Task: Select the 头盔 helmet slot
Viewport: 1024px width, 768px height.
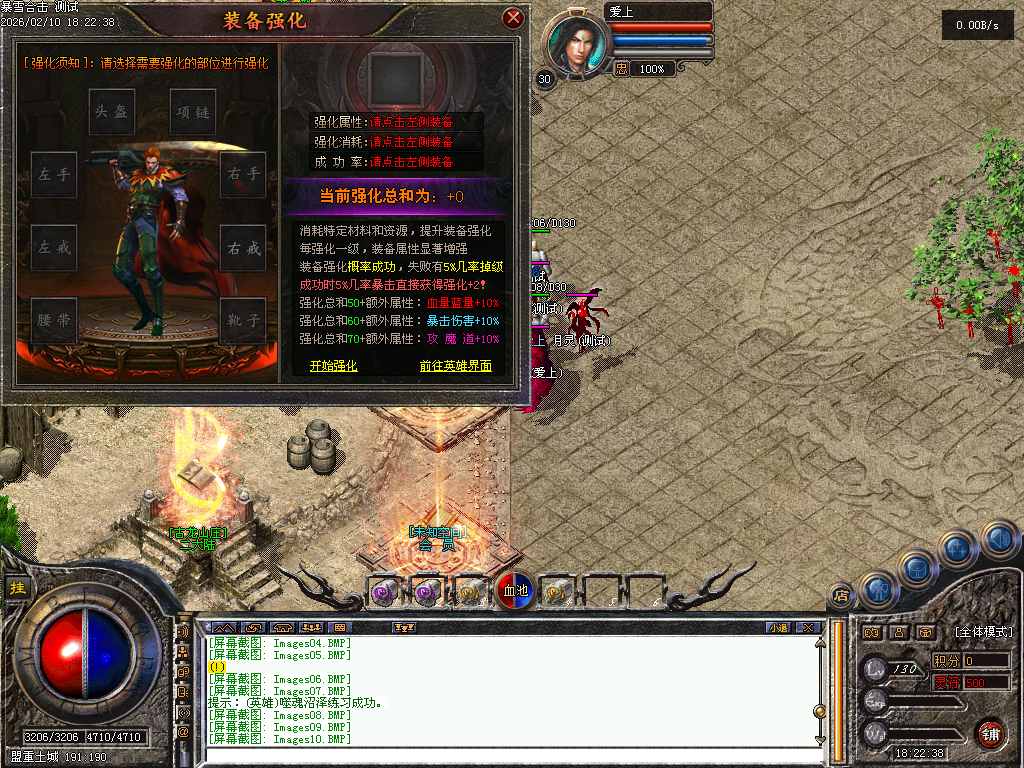Action: pos(112,112)
